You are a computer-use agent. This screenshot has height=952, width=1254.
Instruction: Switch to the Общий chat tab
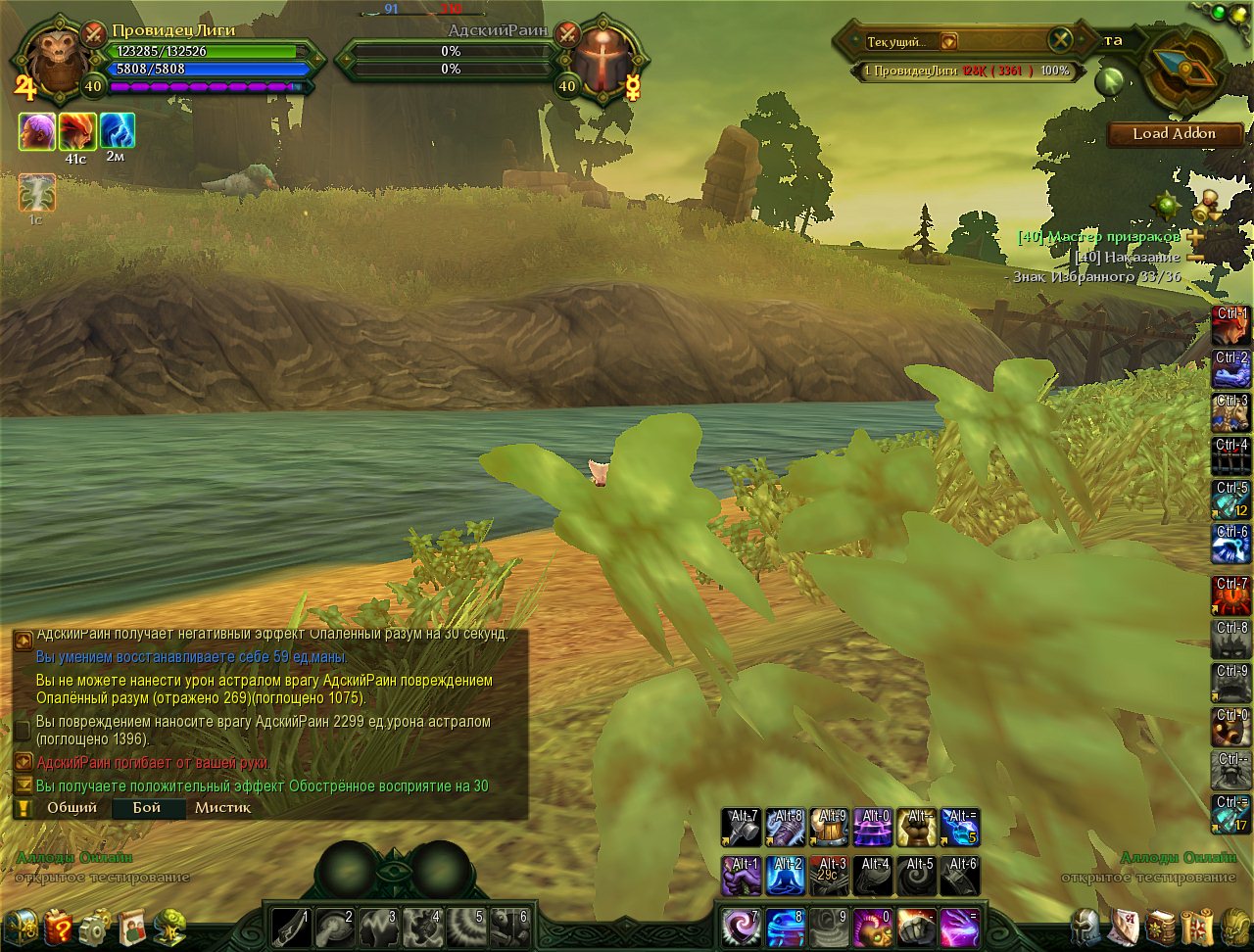(x=72, y=808)
